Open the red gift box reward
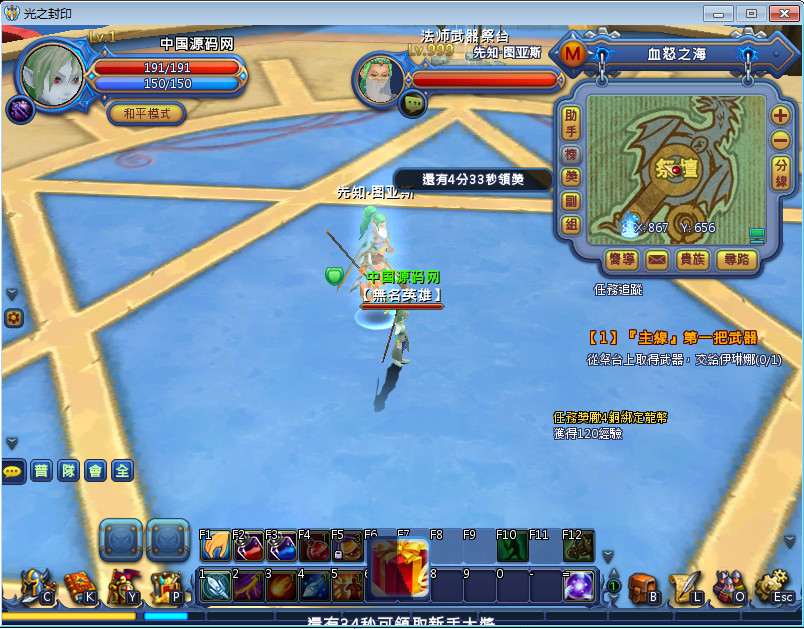This screenshot has width=804, height=629. tap(400, 567)
